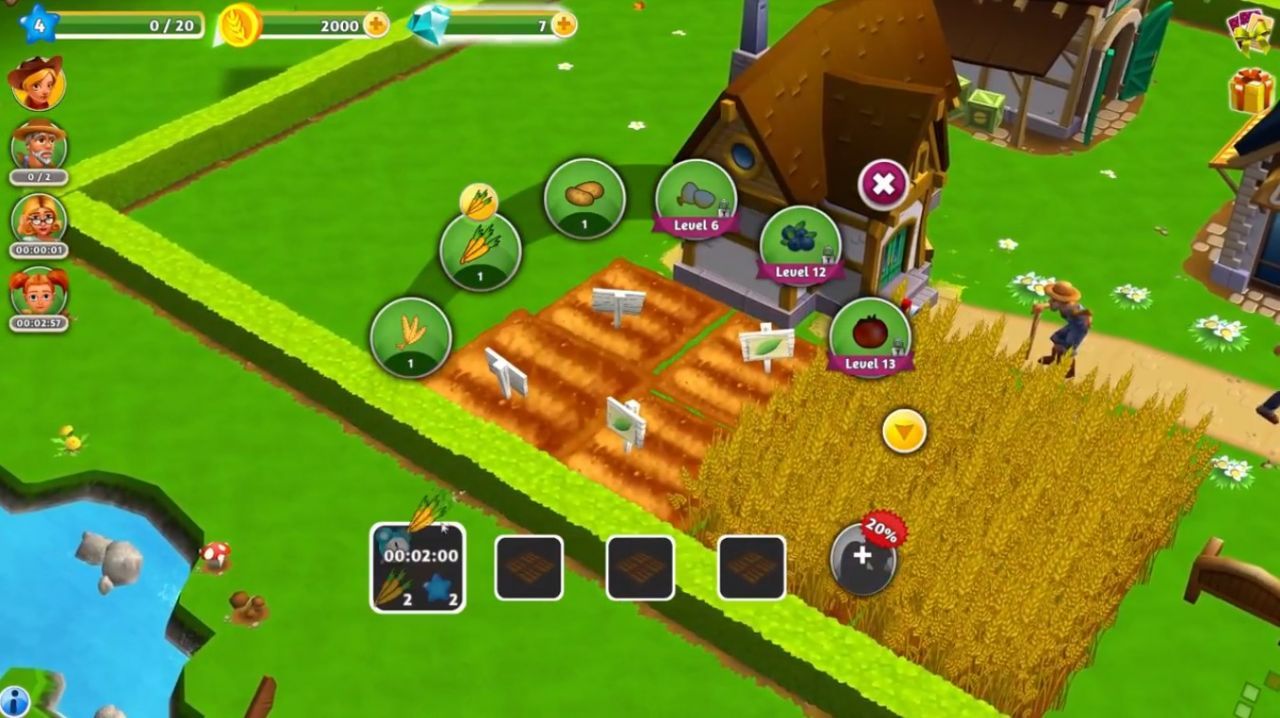This screenshot has width=1280, height=718.
Task: Add more gold coins
Action: 376,24
